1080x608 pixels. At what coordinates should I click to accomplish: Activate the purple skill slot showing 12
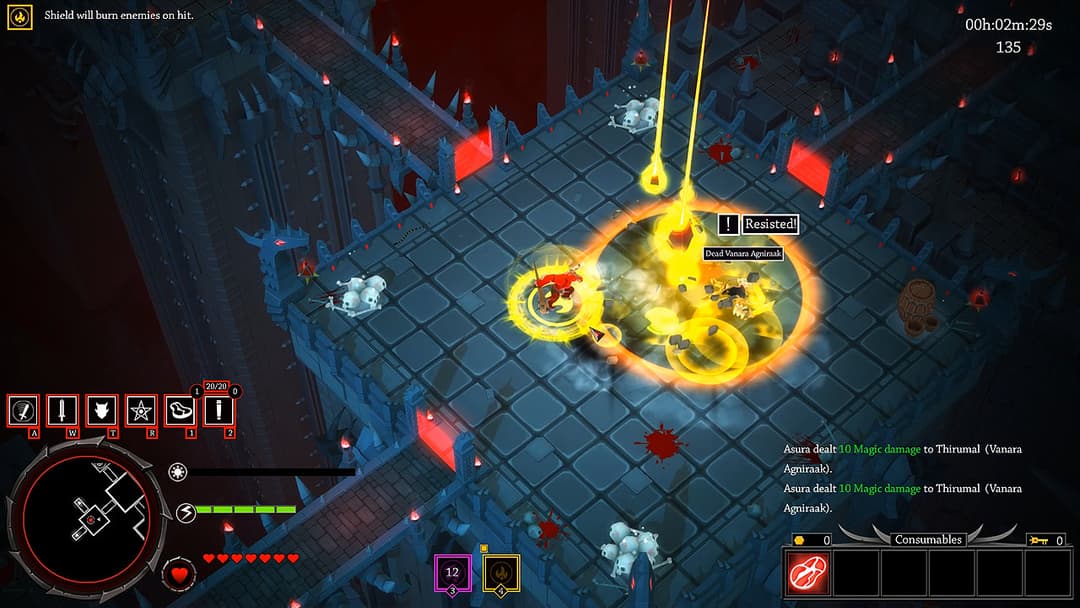tap(452, 573)
